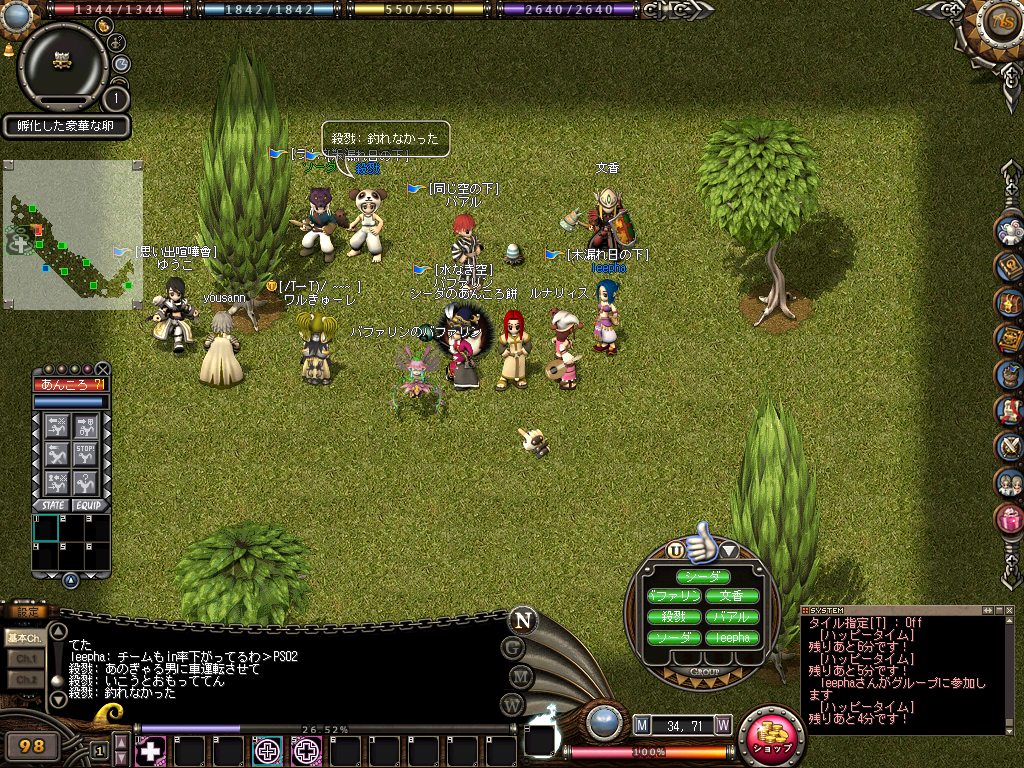
Task: Open the pet EQUIP button
Action: coord(88,505)
